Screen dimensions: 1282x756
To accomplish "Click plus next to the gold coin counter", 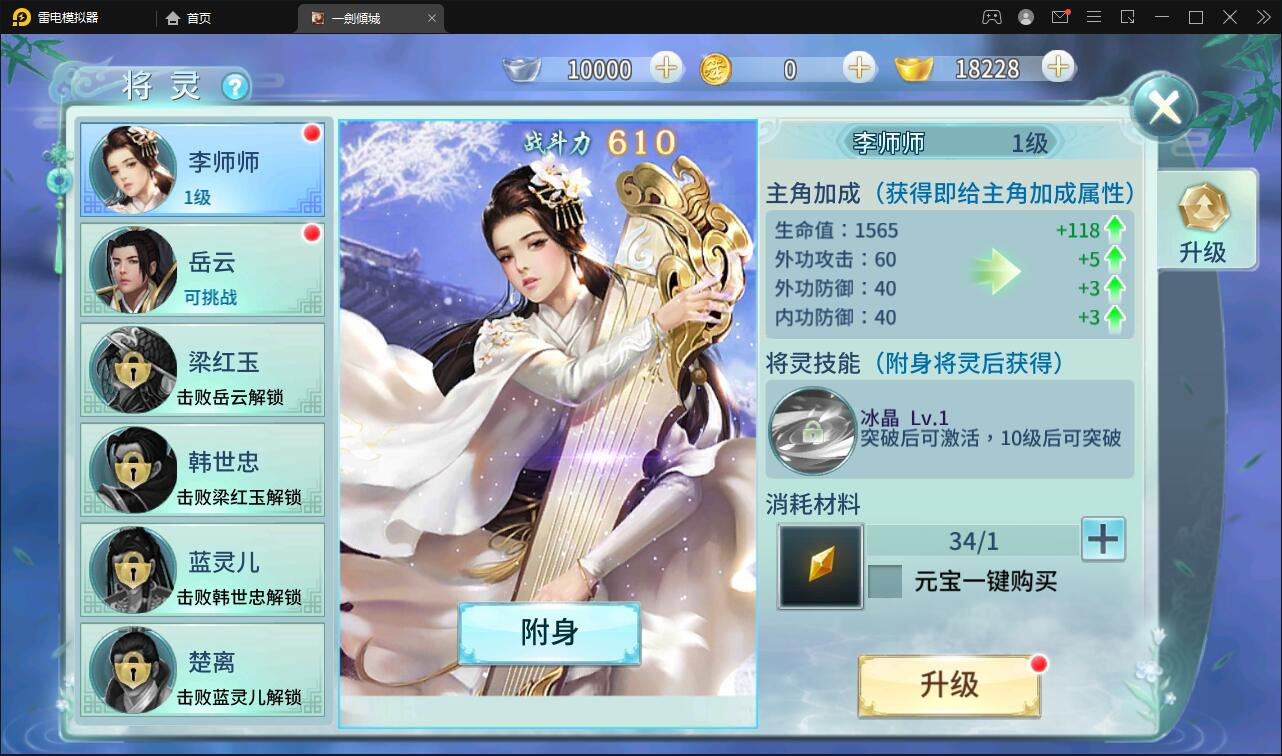I will pyautogui.click(x=857, y=69).
